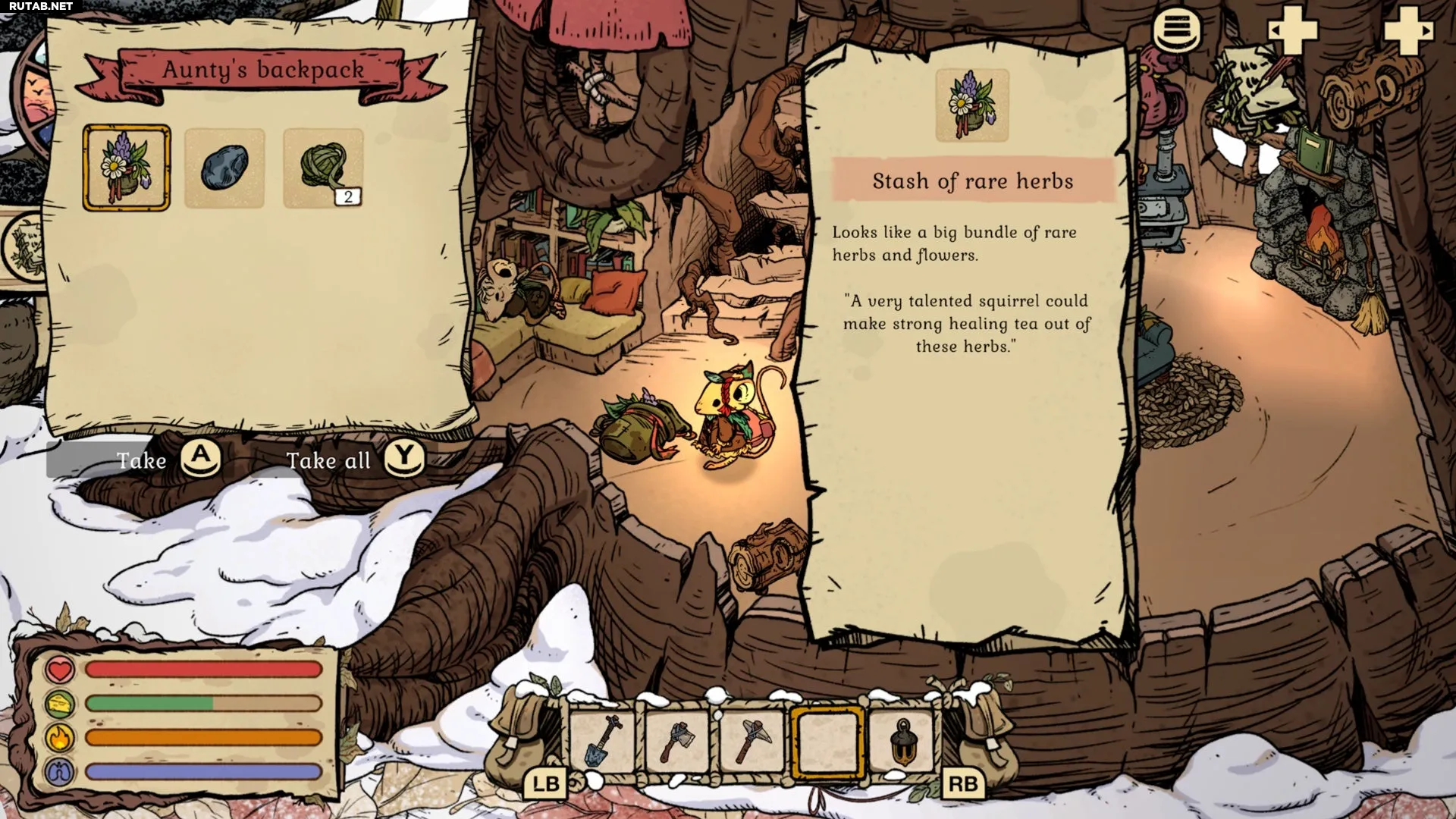Pick the blue stone in Aunty's backpack
The image size is (1456, 819).
224,168
